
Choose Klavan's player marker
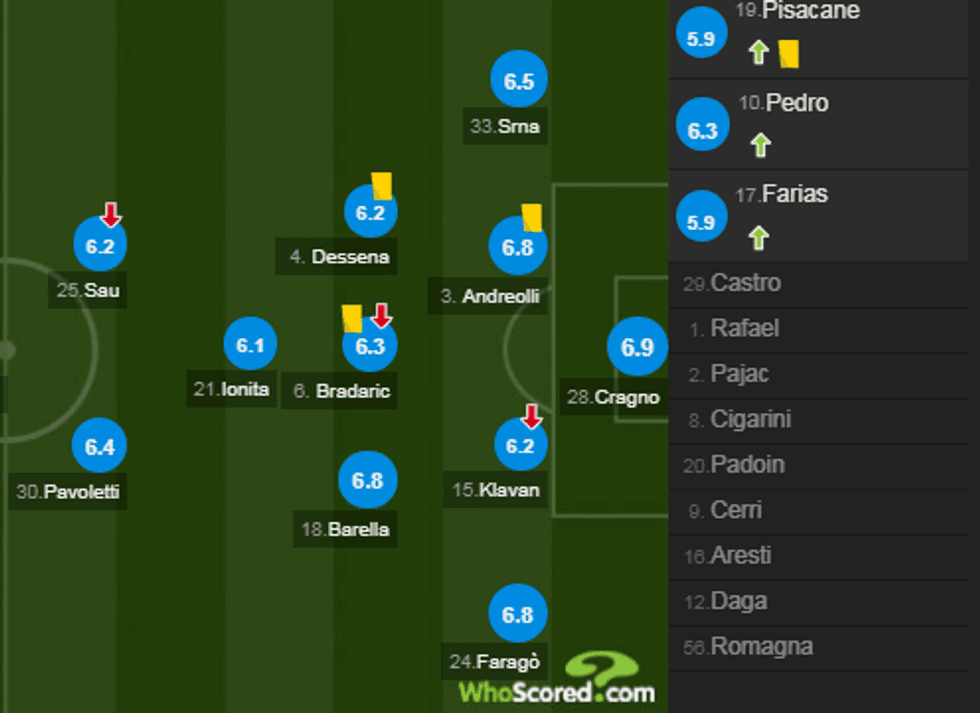coord(520,446)
